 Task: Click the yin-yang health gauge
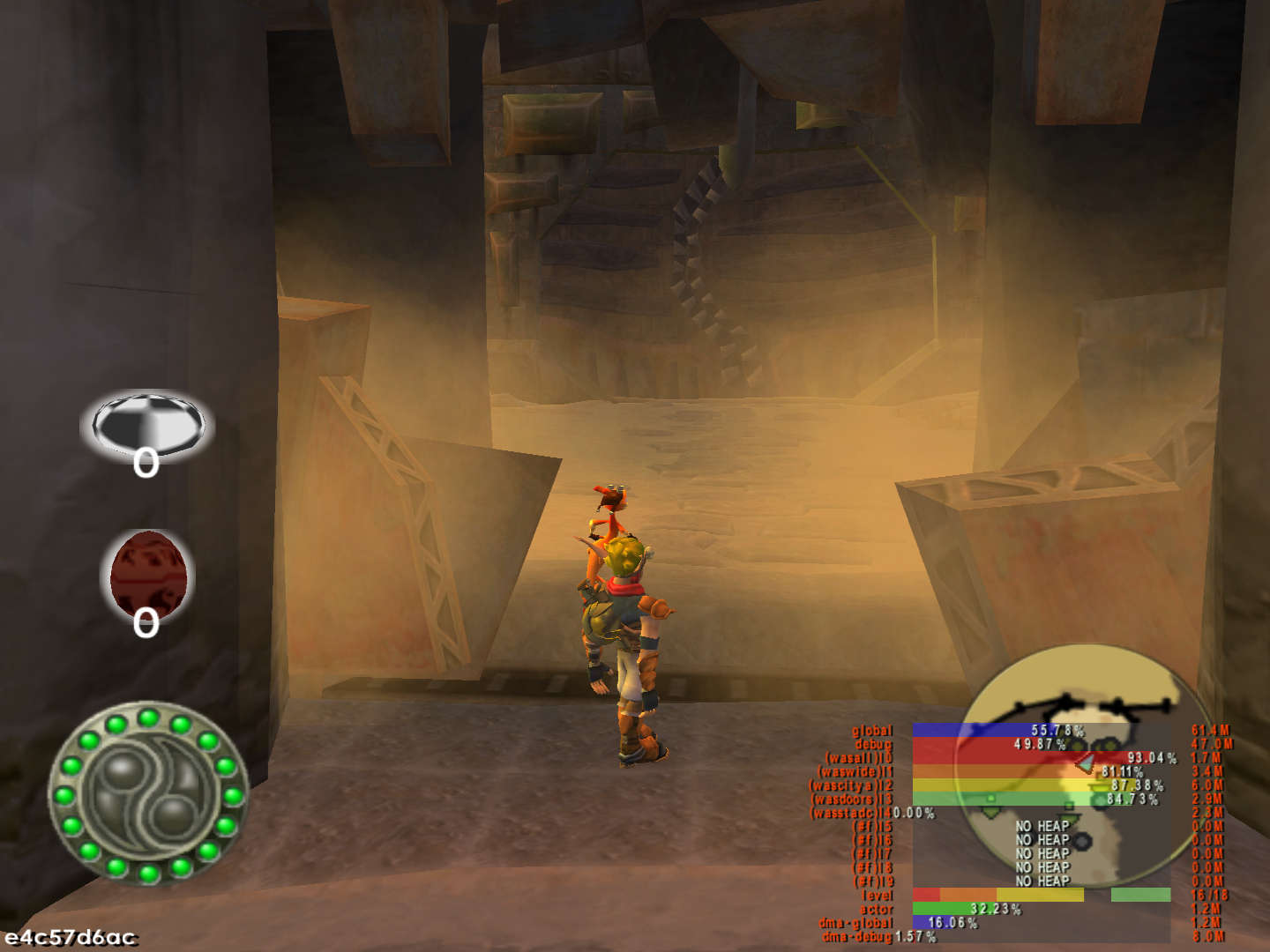[148, 792]
